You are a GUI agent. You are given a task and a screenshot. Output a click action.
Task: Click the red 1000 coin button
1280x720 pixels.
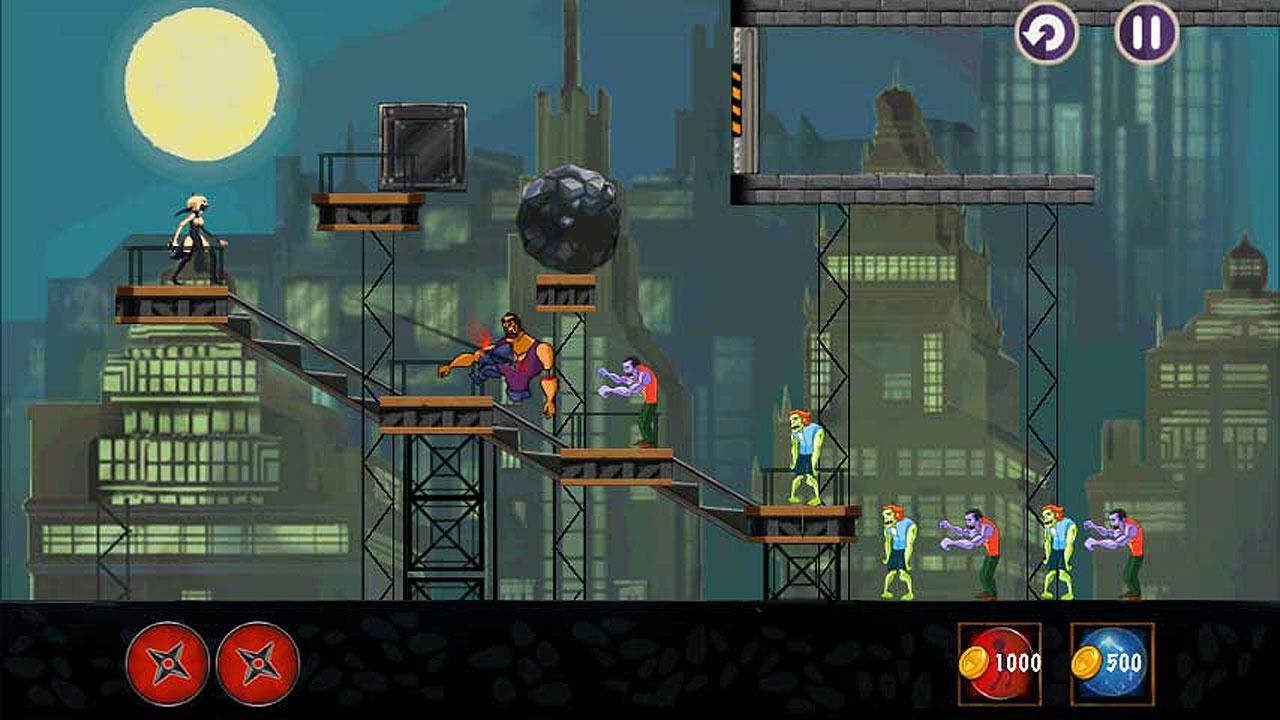pyautogui.click(x=1000, y=662)
